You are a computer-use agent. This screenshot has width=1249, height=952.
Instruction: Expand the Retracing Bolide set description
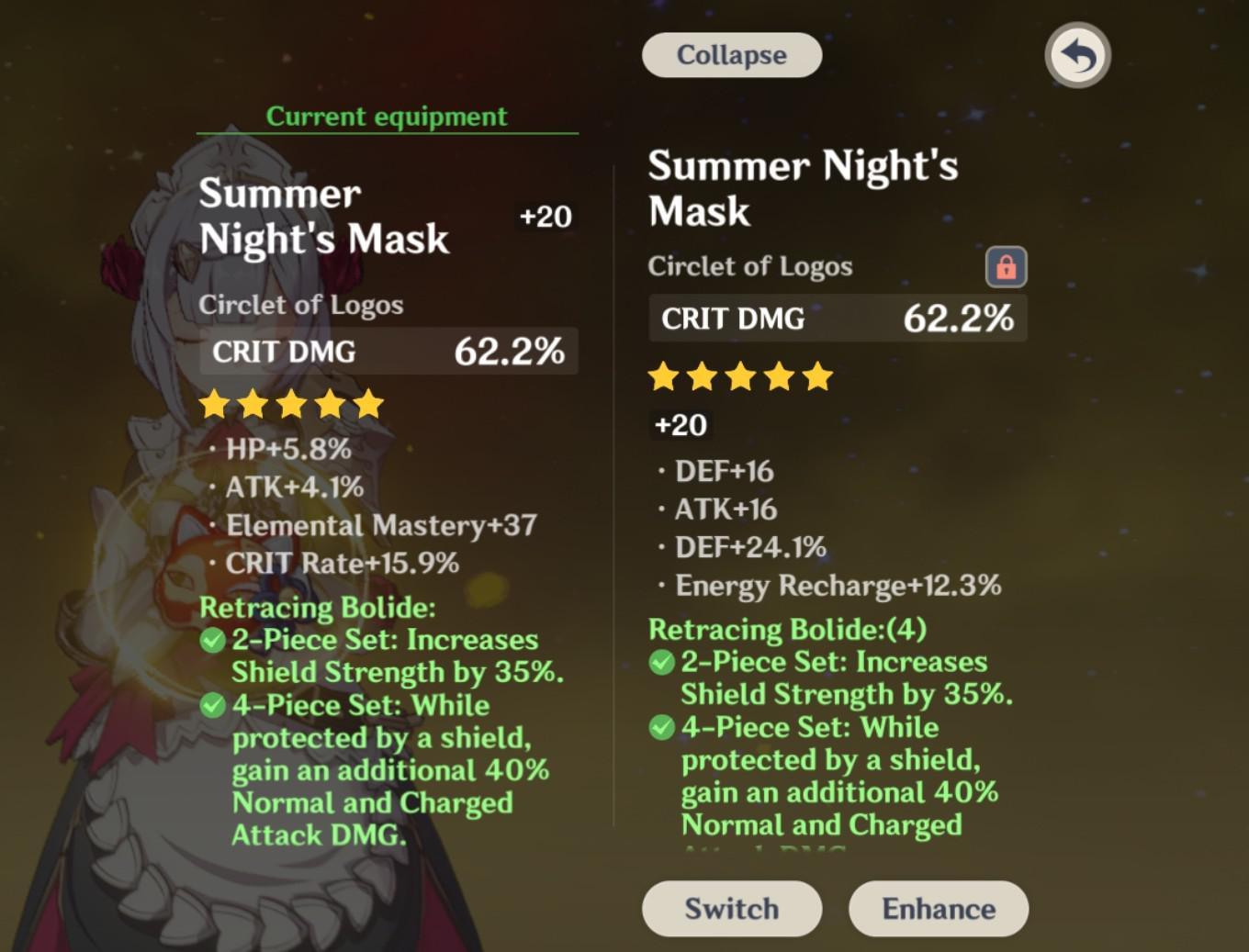tap(787, 630)
